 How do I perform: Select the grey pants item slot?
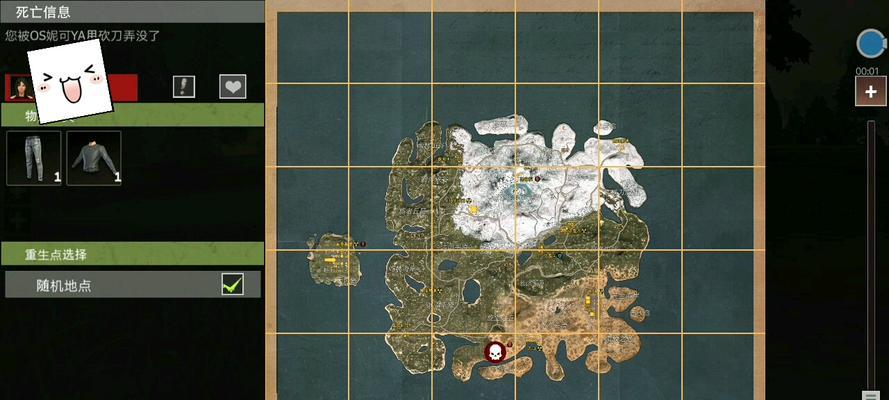tap(33, 158)
